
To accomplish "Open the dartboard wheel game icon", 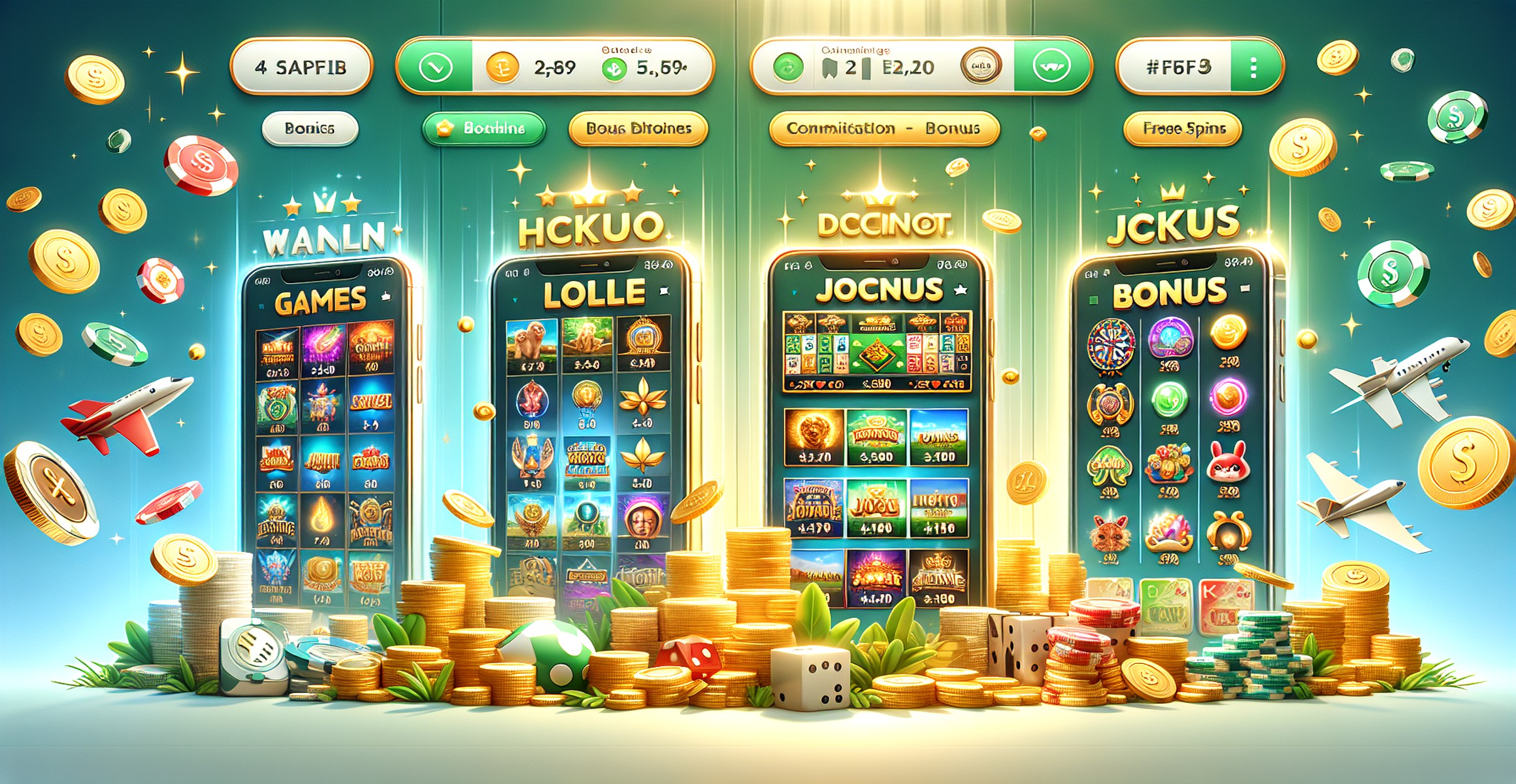I will click(x=1110, y=343).
